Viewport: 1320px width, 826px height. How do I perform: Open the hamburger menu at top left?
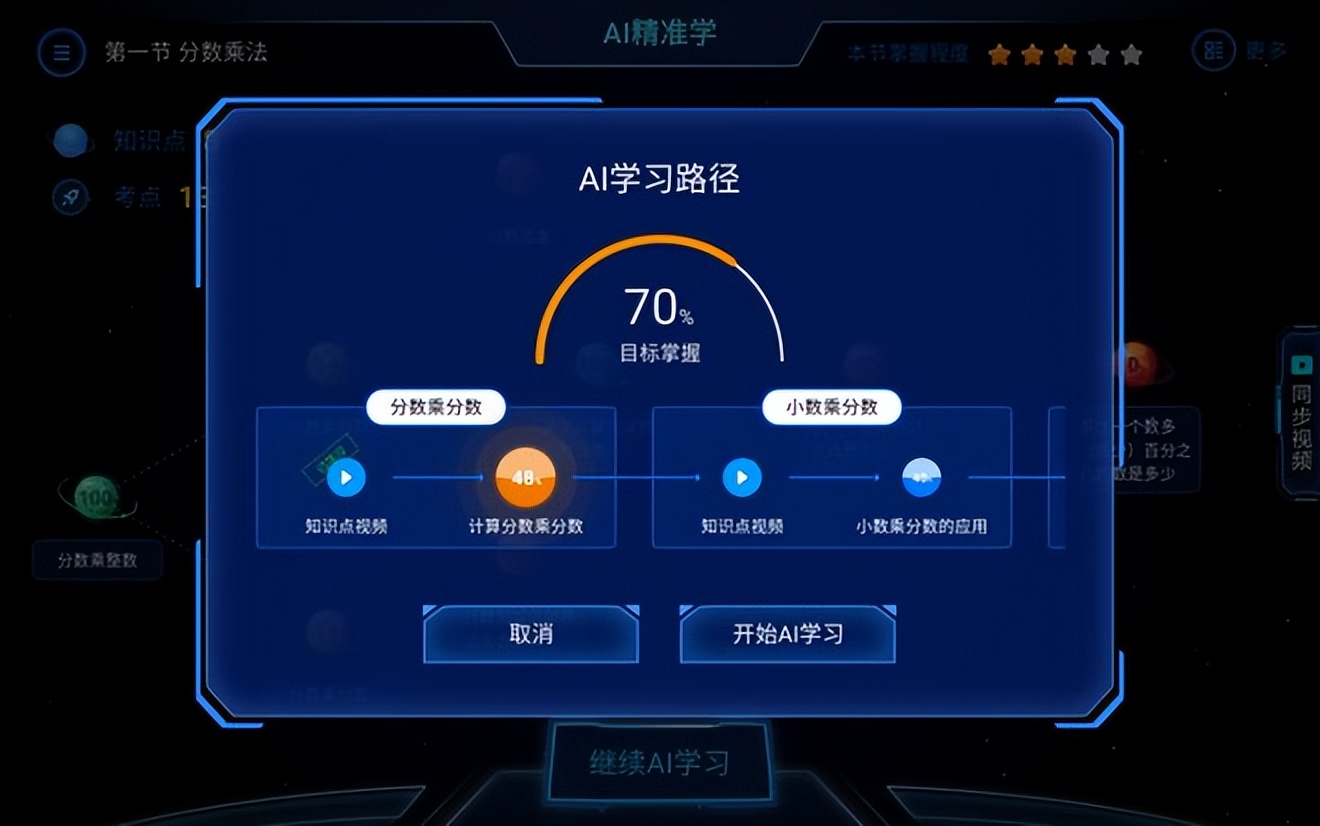click(62, 53)
